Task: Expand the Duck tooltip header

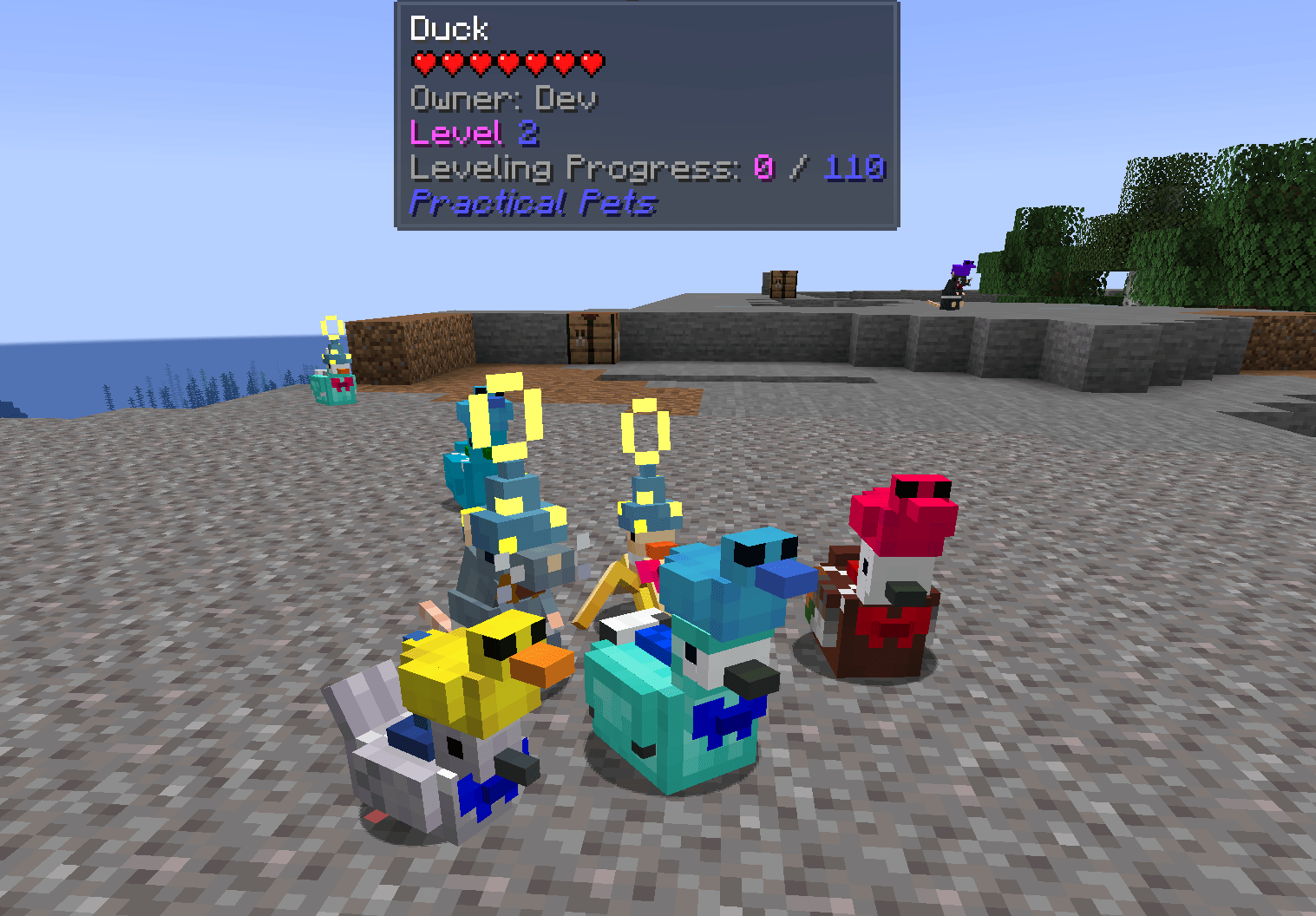Action: (448, 29)
